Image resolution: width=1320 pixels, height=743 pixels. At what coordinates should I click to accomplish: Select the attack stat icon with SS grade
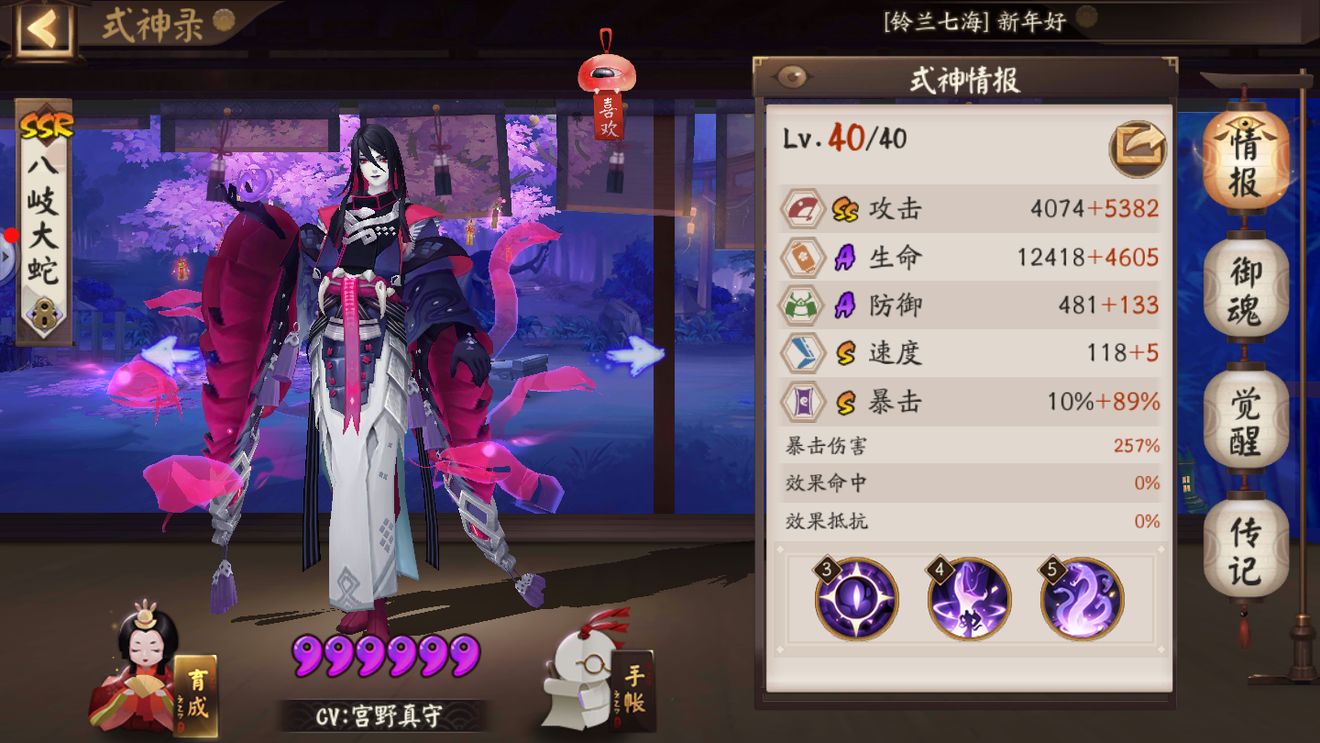tap(806, 210)
